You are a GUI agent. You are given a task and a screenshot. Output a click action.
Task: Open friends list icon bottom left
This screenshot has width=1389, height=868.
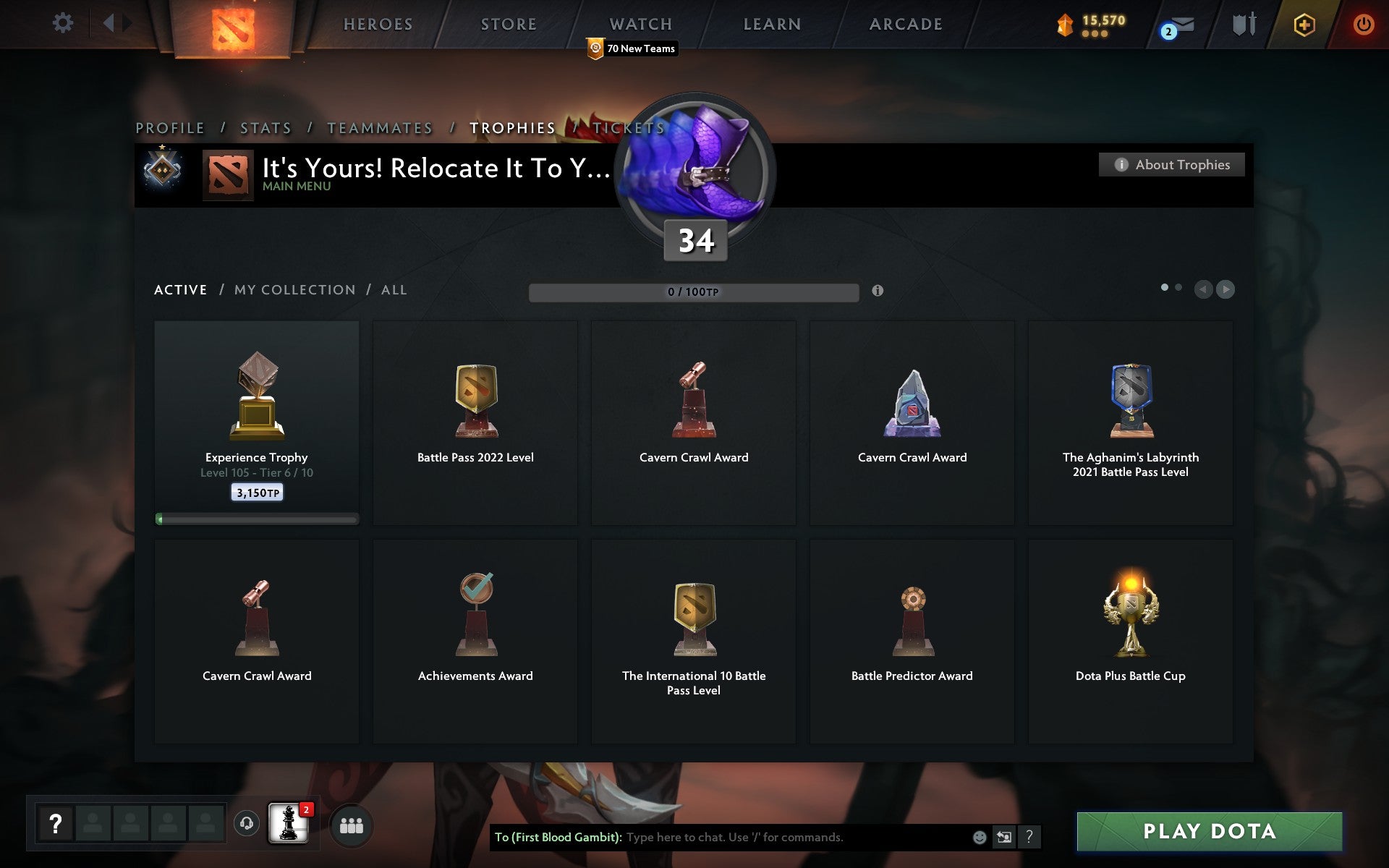(351, 825)
